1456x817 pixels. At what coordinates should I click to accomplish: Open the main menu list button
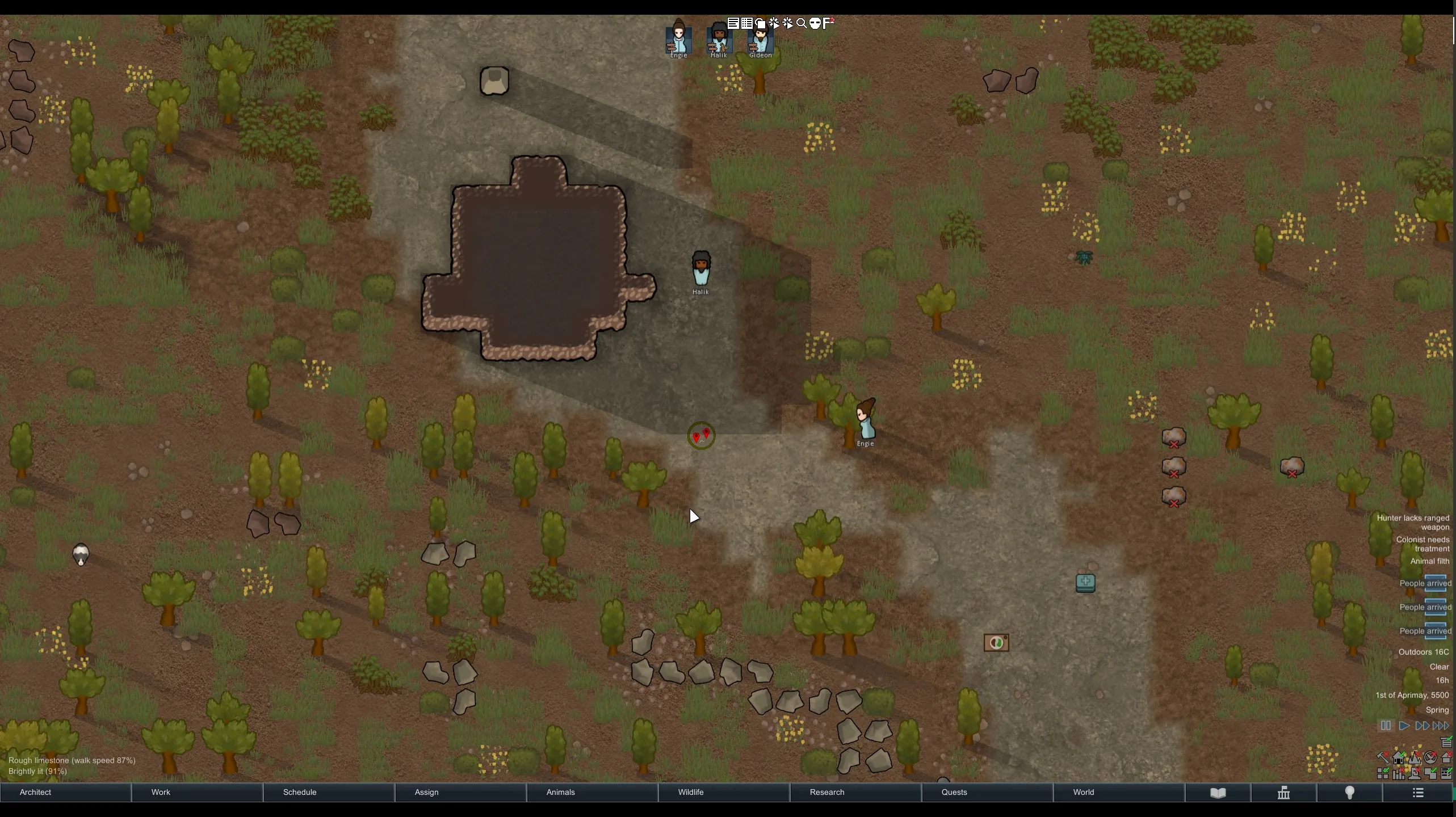point(1417,793)
